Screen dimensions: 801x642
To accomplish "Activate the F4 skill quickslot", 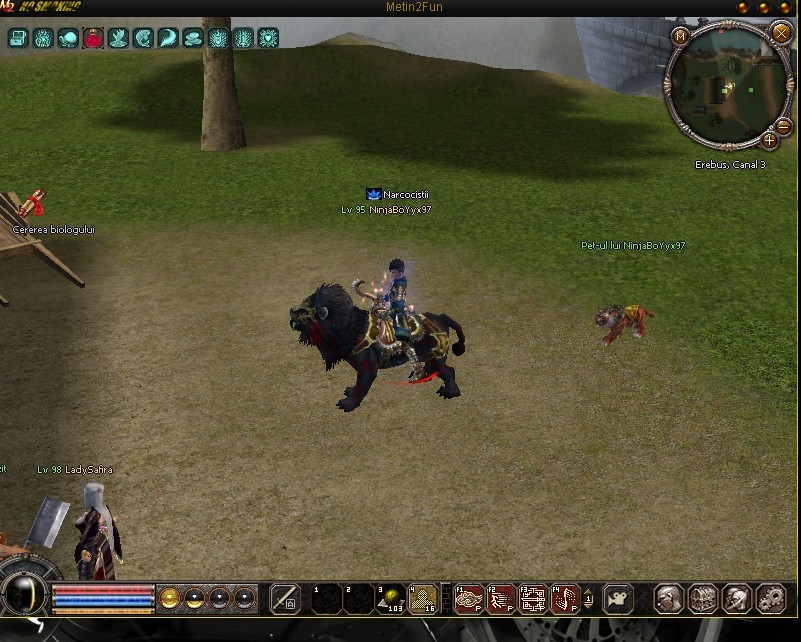I will tap(565, 599).
